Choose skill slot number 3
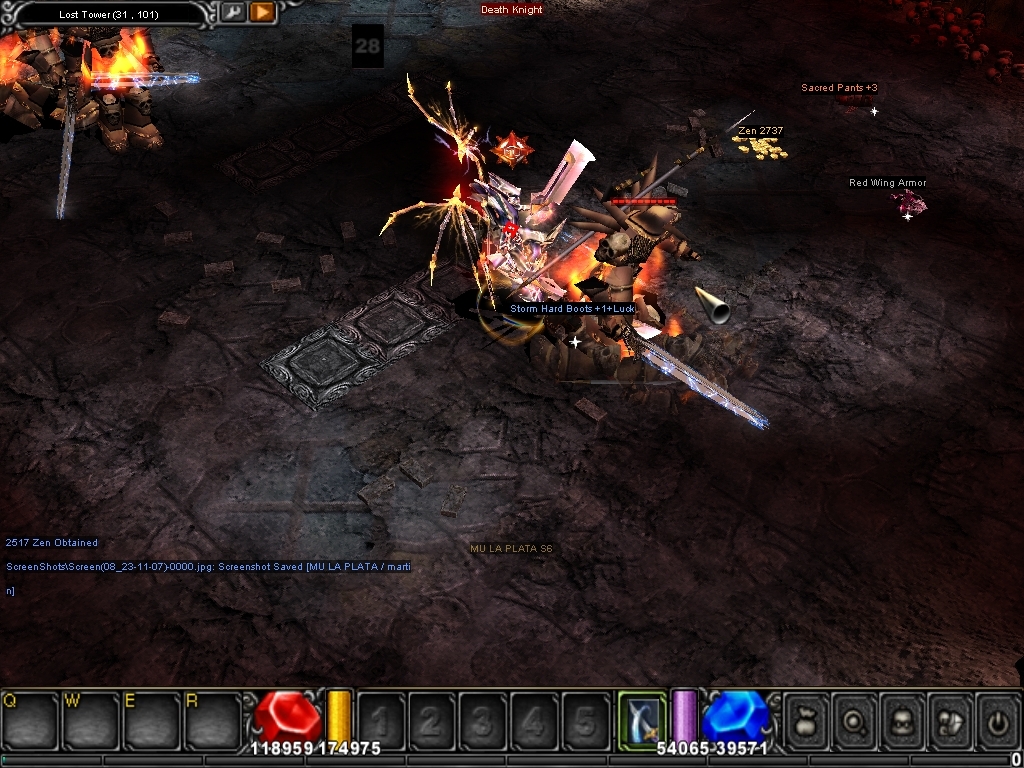Screen dimensions: 1024x768 coord(483,719)
